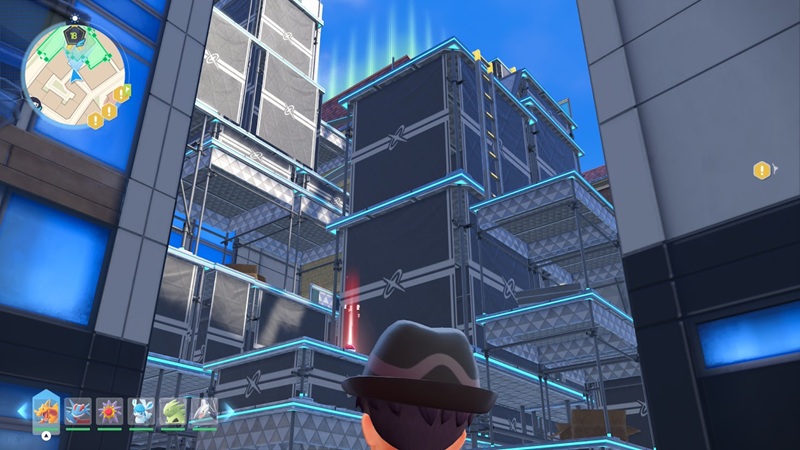The height and width of the screenshot is (450, 800).
Task: Click the party bar's right arrow
Action: click(x=228, y=410)
